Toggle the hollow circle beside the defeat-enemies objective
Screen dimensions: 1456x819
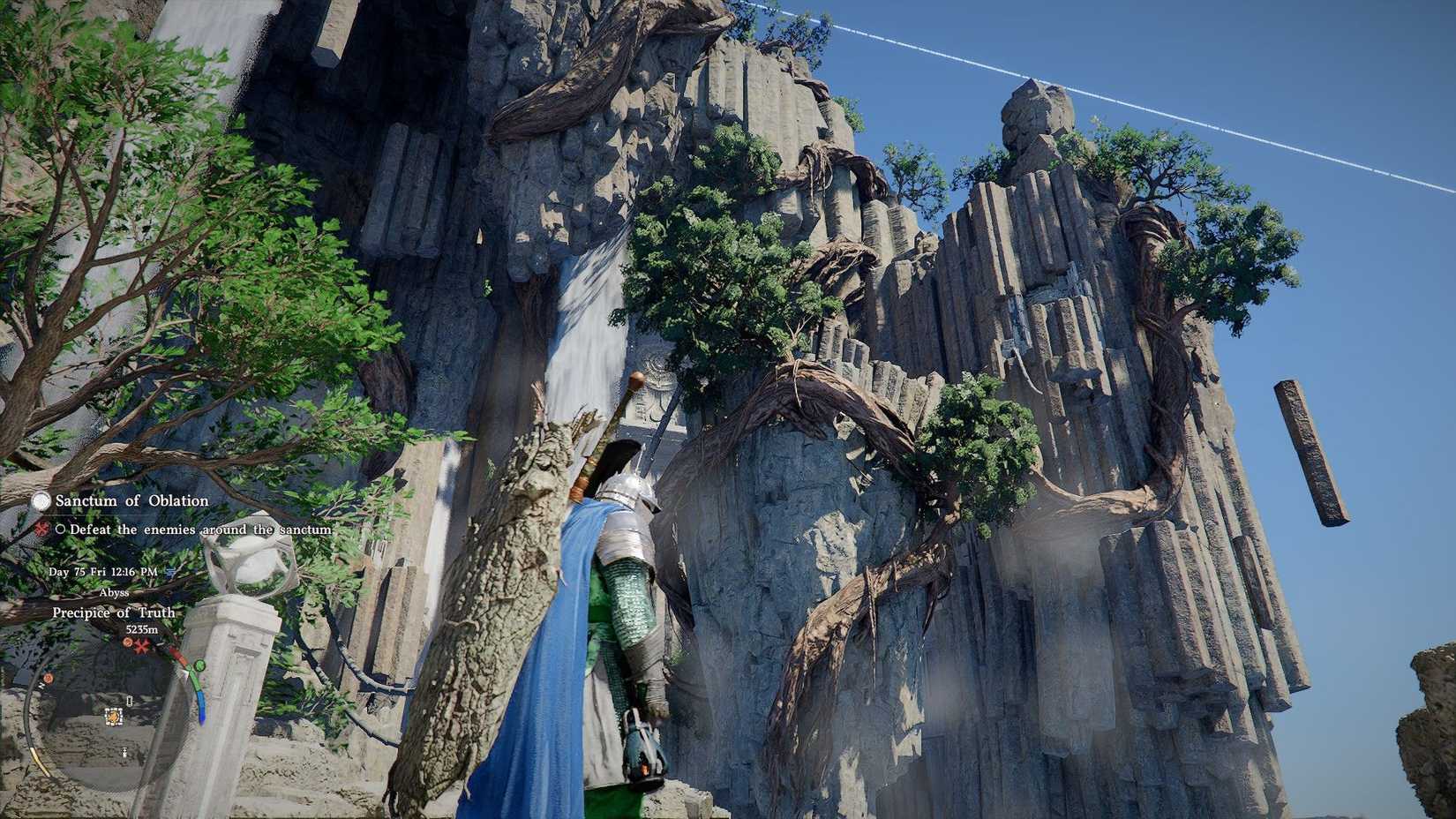click(60, 530)
